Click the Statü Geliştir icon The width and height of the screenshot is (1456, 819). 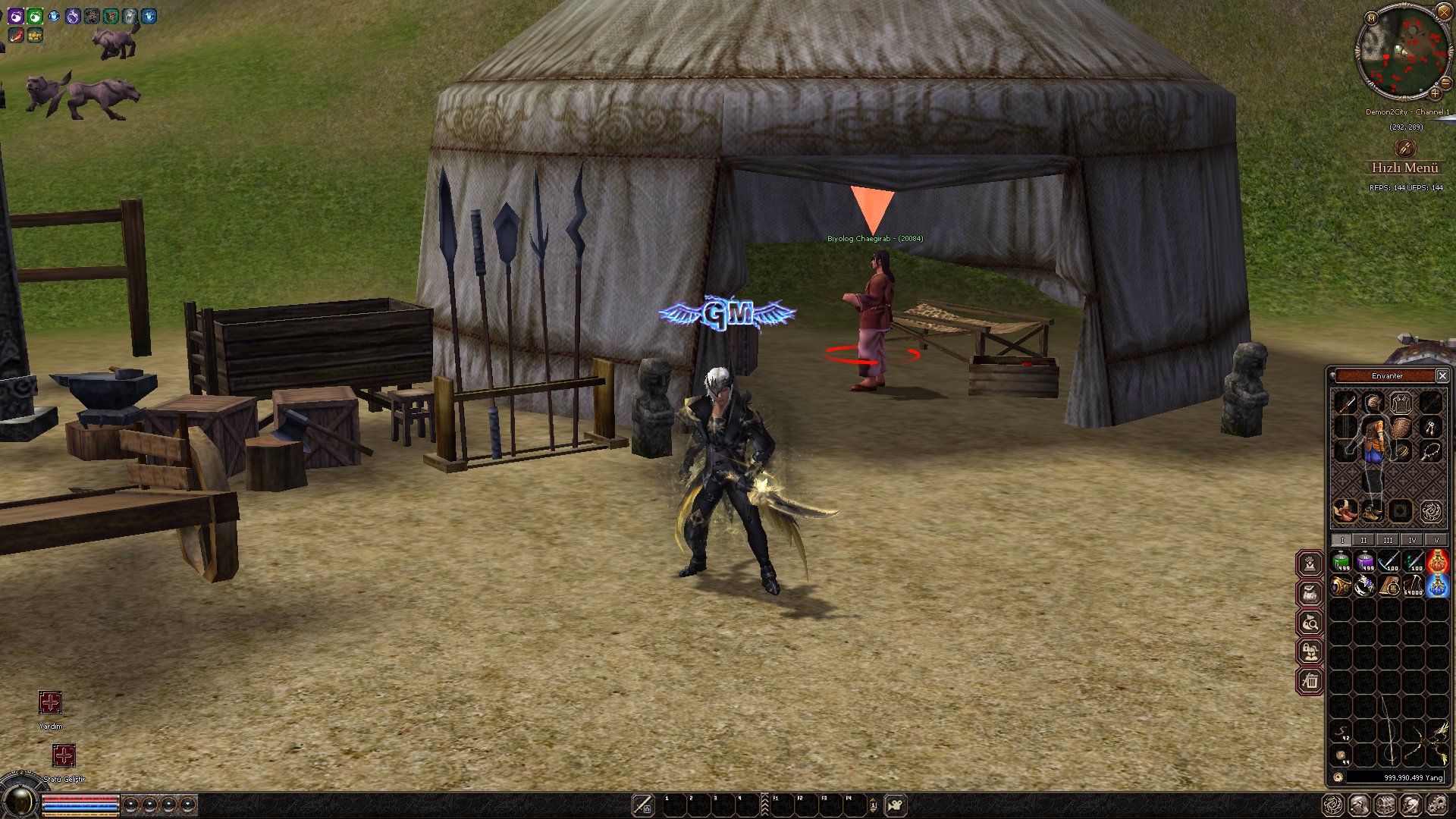coord(64,755)
